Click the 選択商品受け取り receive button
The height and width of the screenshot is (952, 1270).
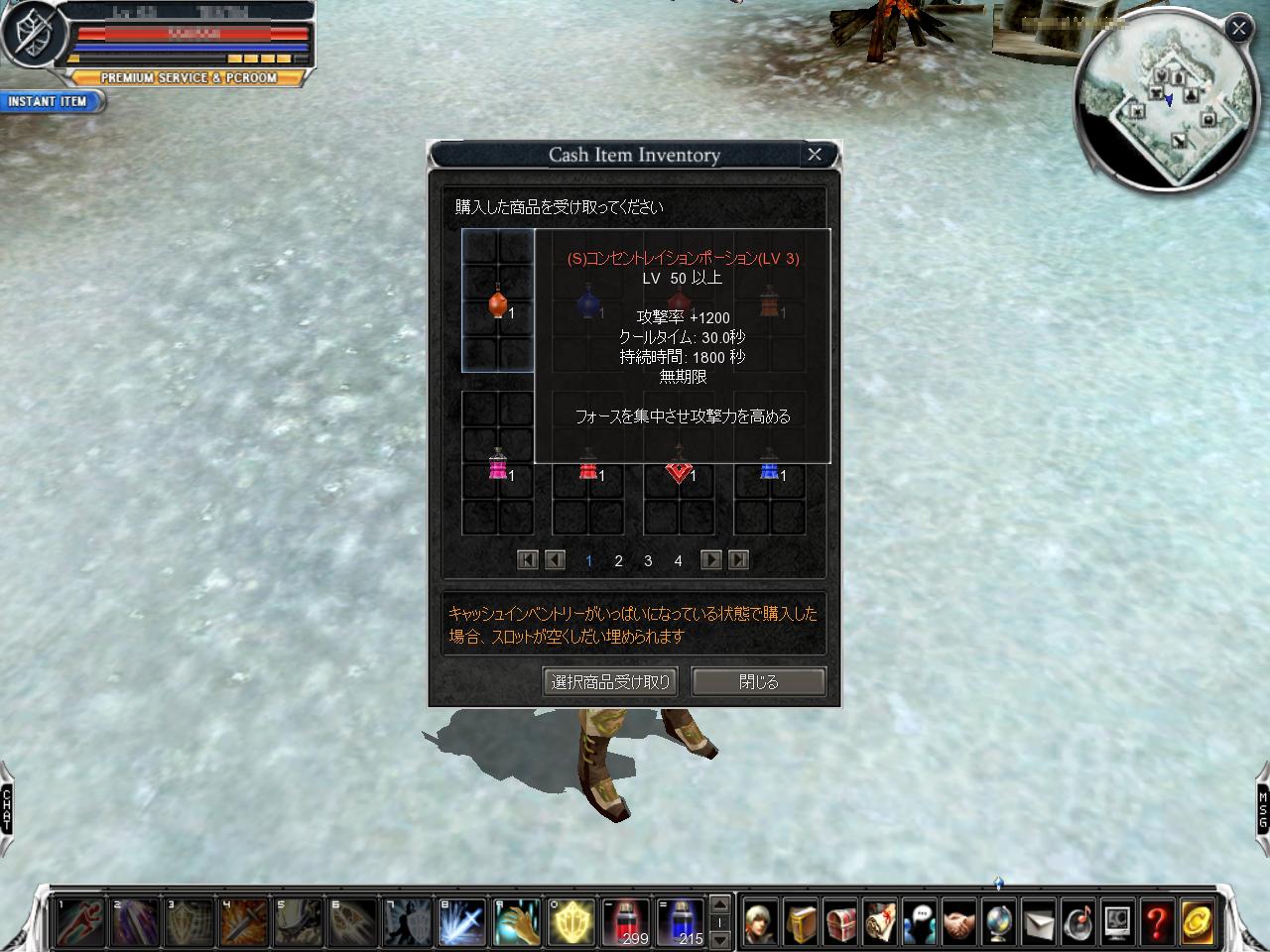pos(611,682)
